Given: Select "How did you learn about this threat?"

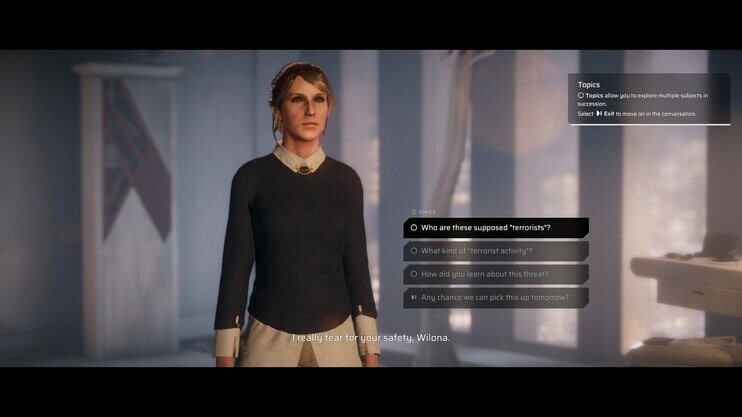Looking at the screenshot, I should 496,274.
